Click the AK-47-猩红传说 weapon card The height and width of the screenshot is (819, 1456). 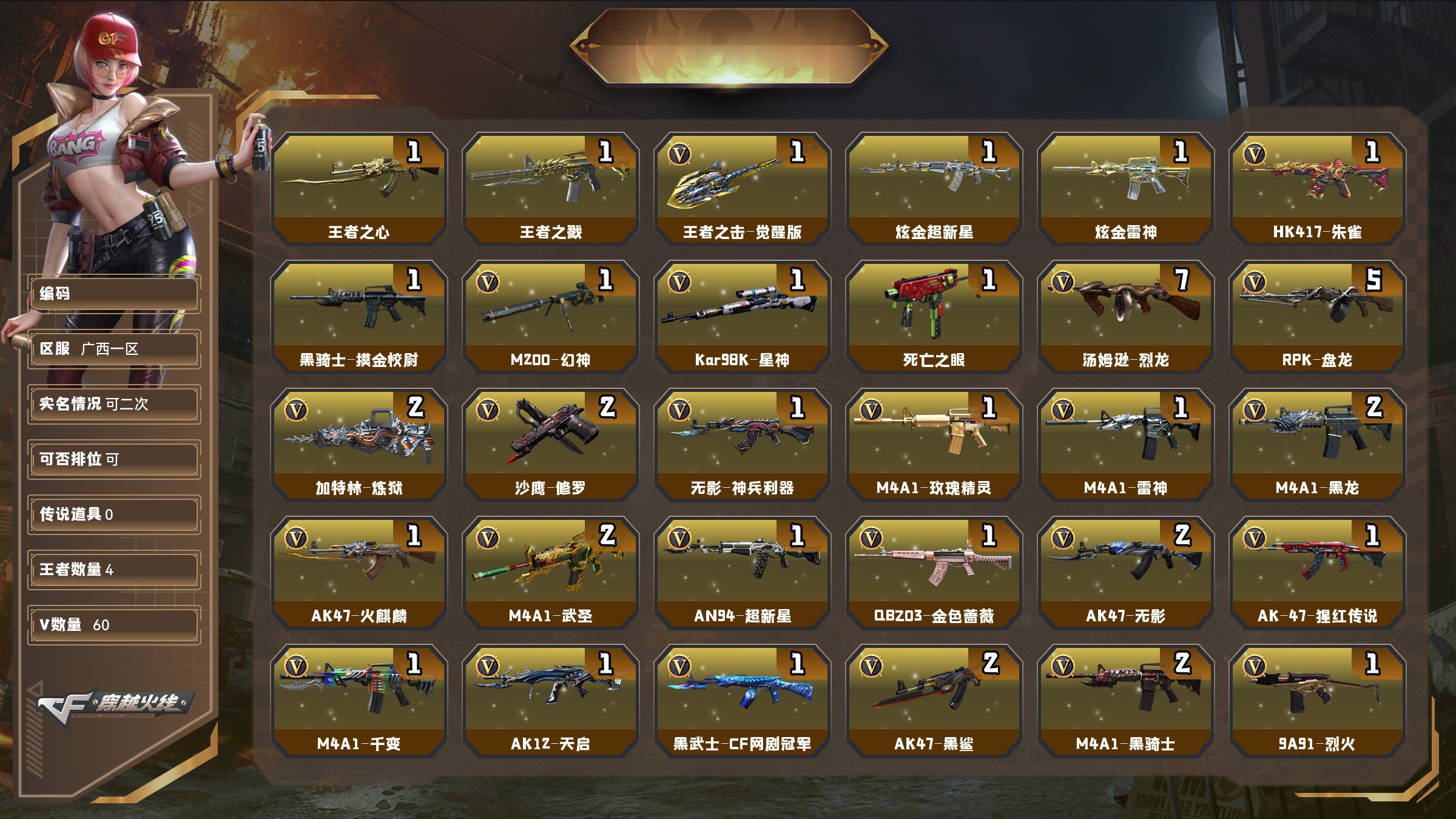tap(1318, 572)
